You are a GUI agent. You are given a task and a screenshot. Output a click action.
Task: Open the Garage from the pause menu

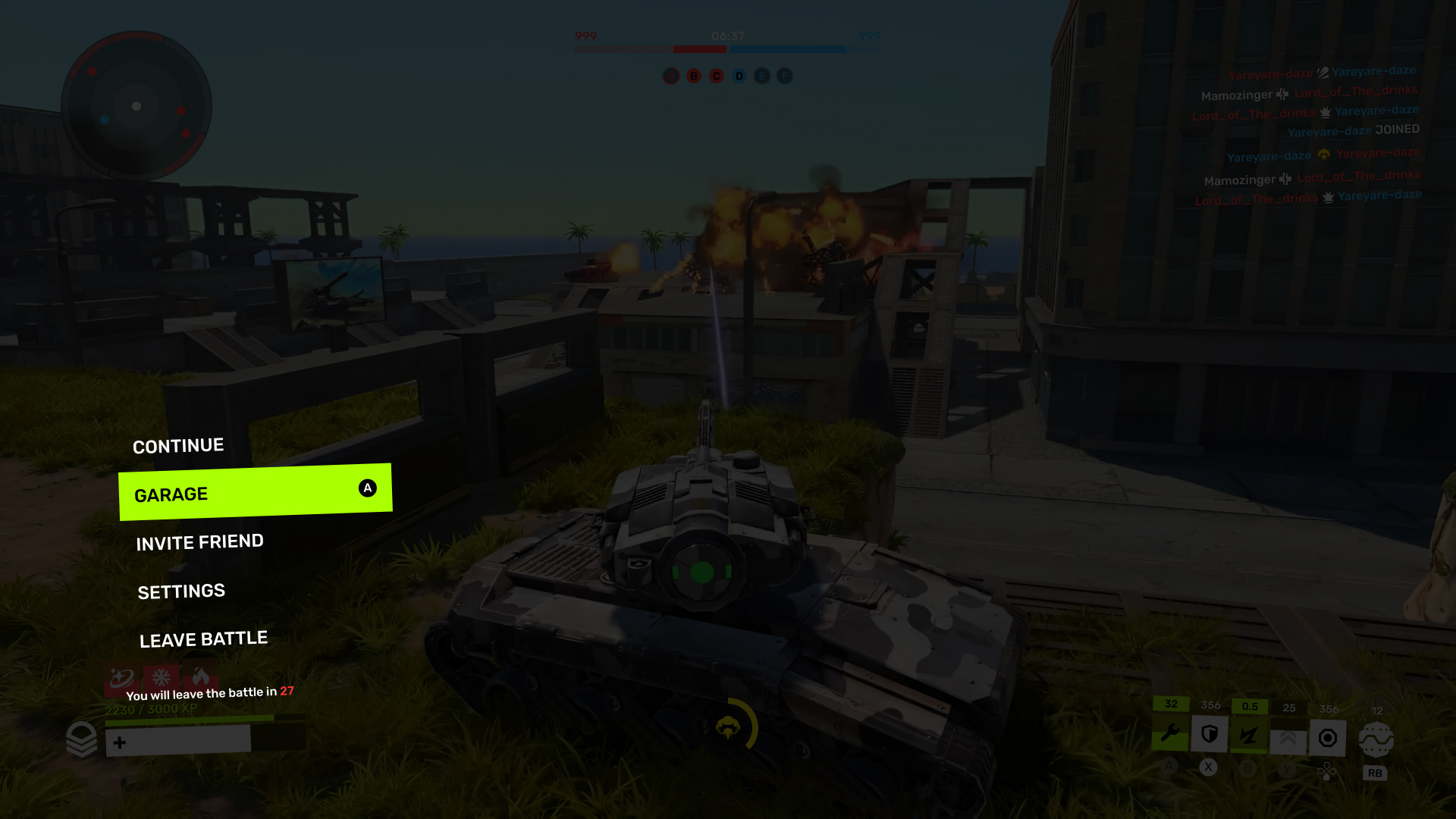[x=255, y=492]
